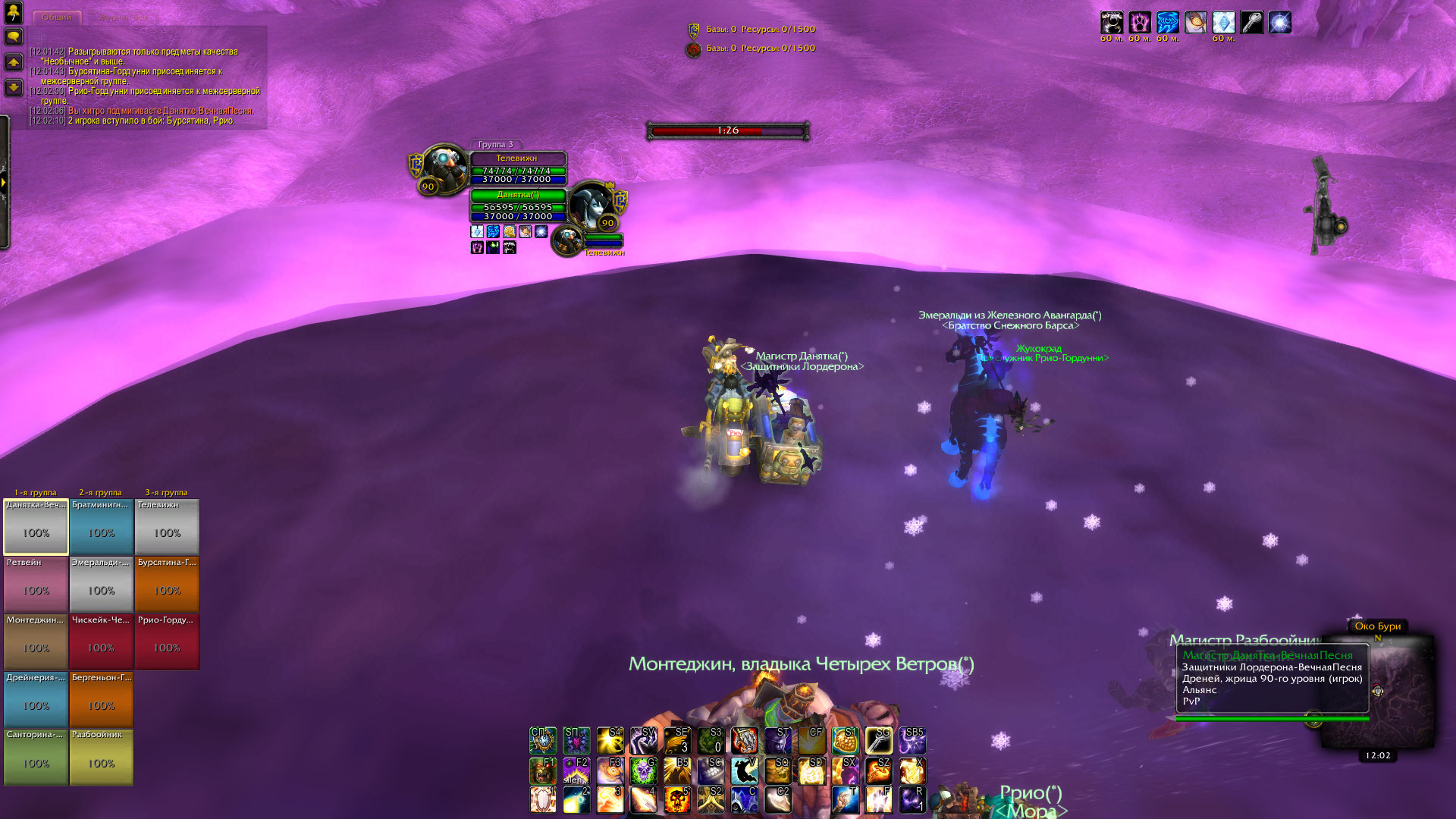Viewport: 1456px width, 819px height.
Task: Open the chat speech bubble menu
Action: coord(13,36)
